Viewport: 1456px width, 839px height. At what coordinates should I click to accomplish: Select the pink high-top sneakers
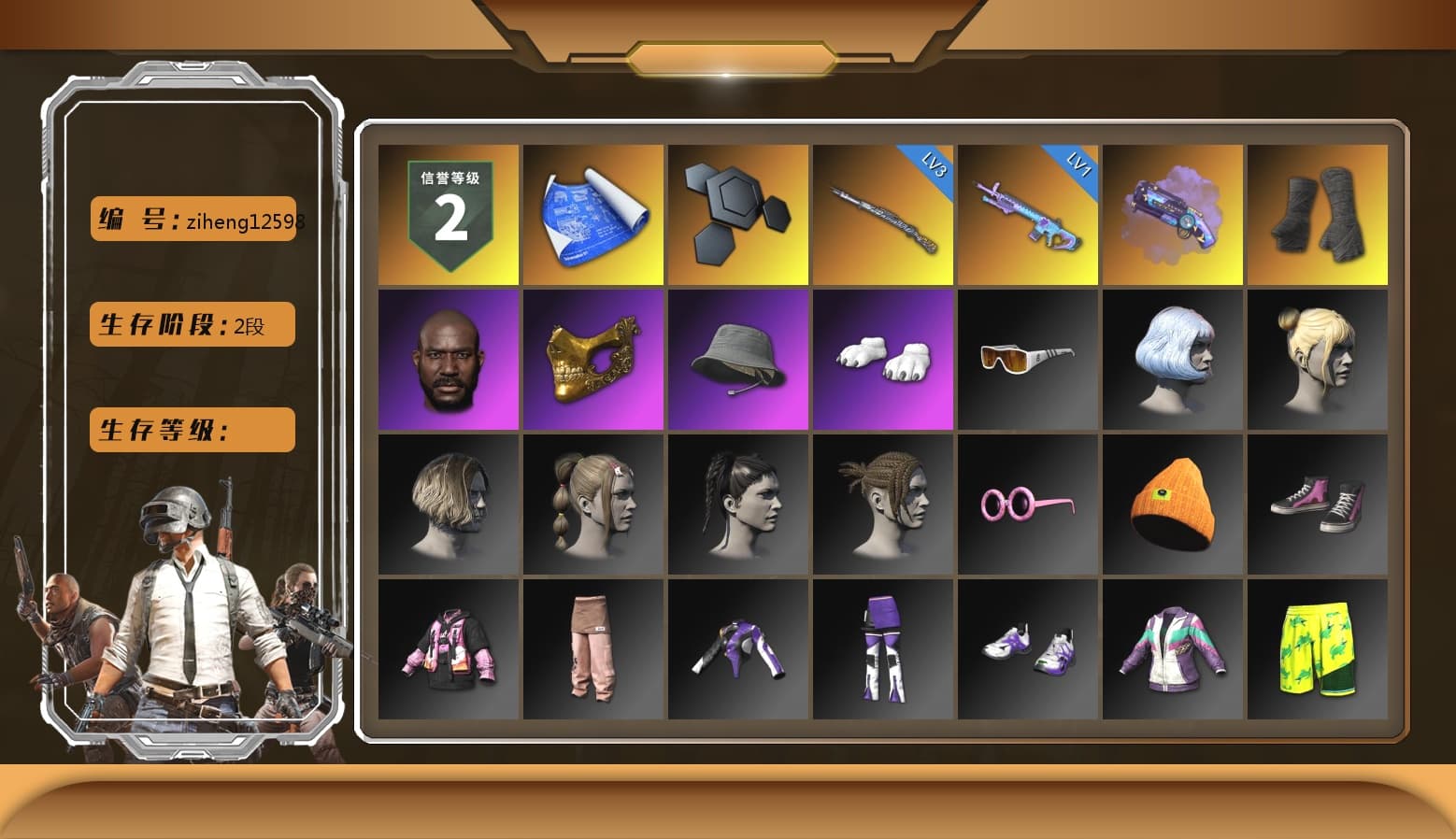click(1318, 505)
